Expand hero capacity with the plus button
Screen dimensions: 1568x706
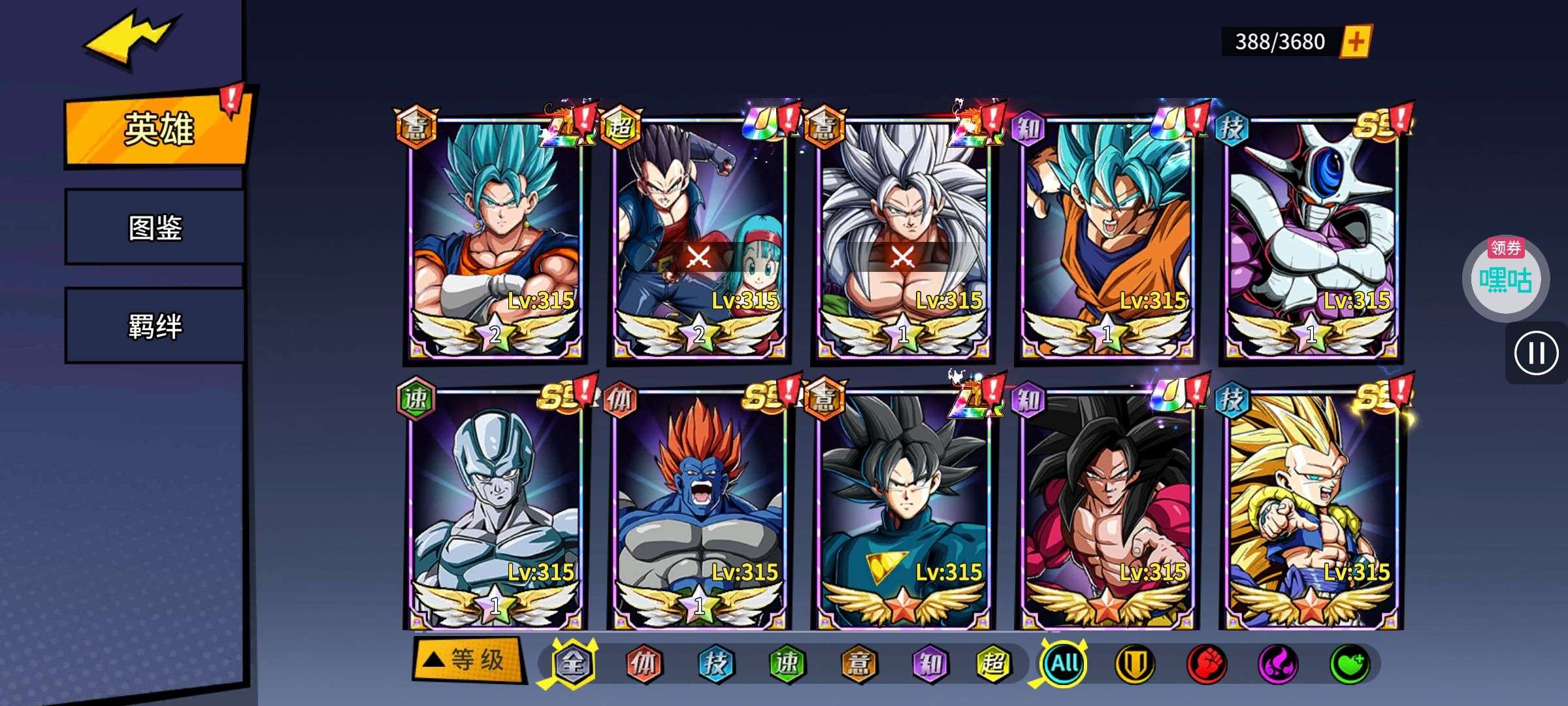pos(1356,42)
